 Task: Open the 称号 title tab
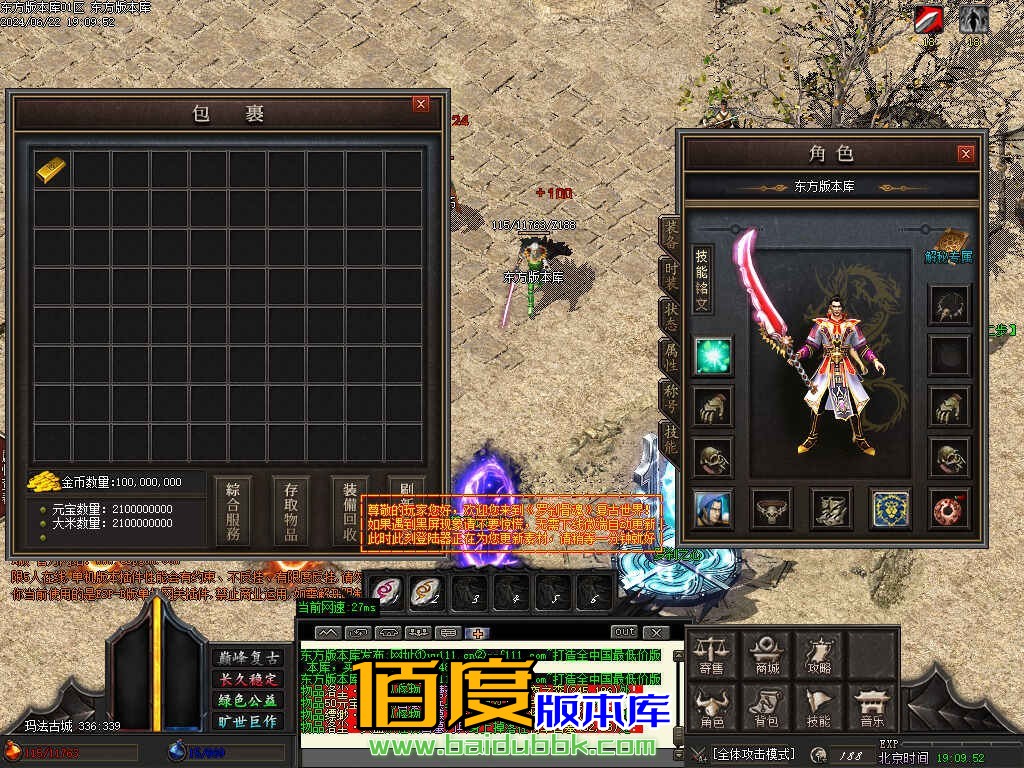click(x=670, y=400)
